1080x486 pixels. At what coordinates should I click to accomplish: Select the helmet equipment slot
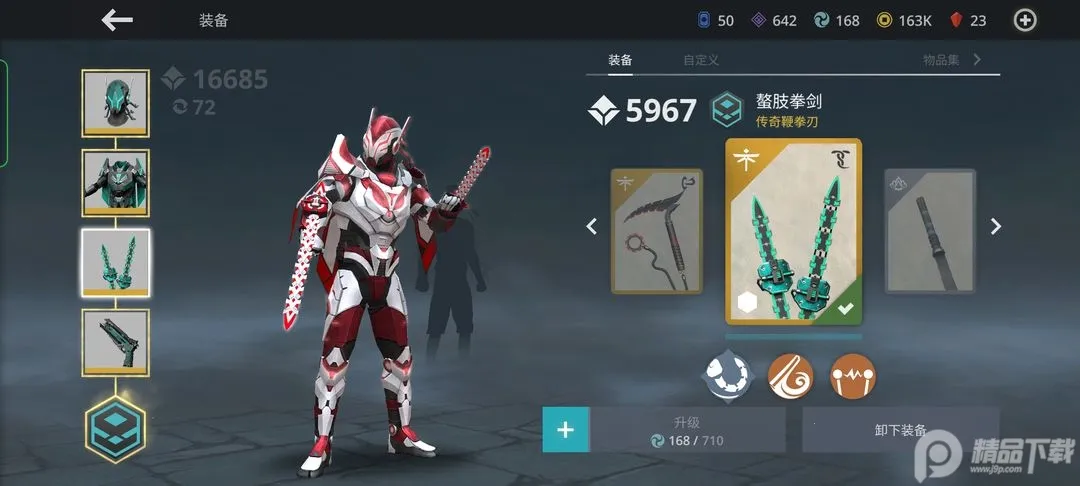click(x=116, y=102)
